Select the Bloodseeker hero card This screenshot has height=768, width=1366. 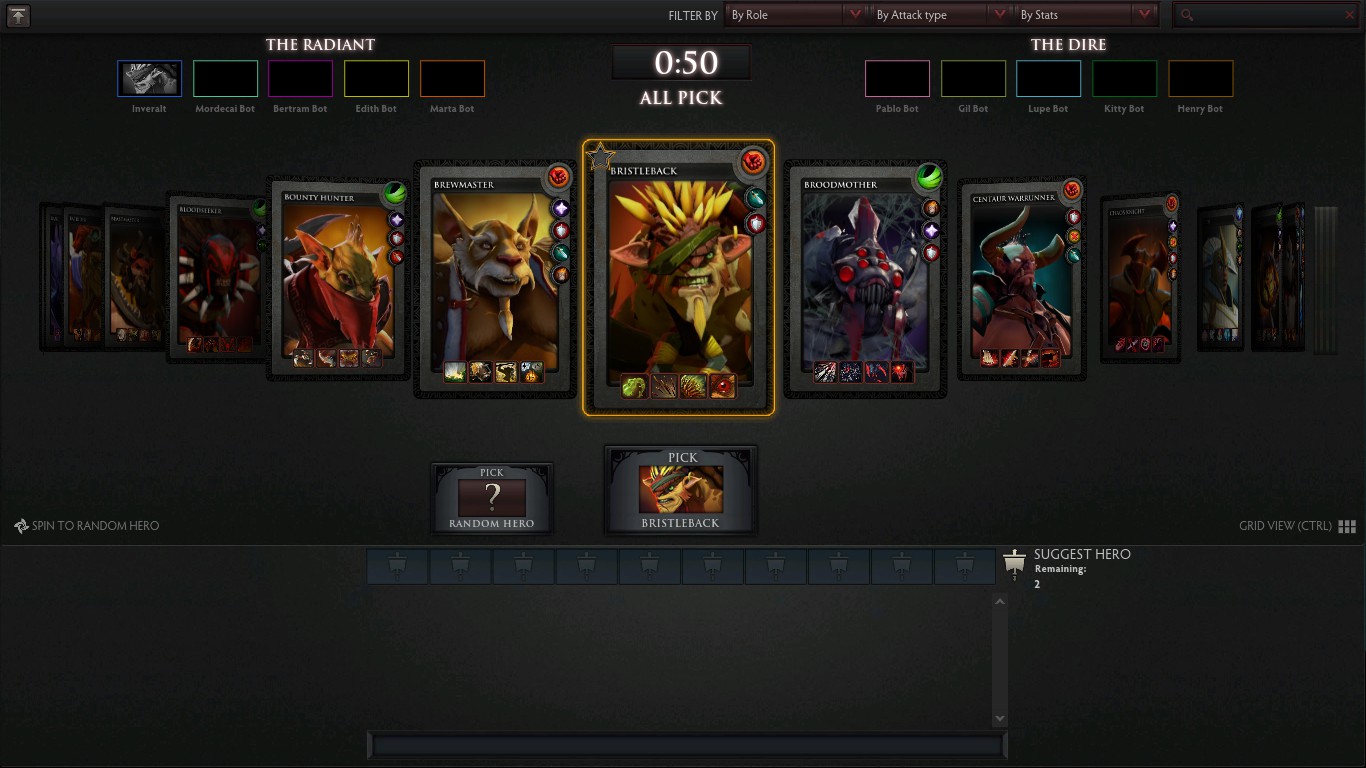(215, 277)
